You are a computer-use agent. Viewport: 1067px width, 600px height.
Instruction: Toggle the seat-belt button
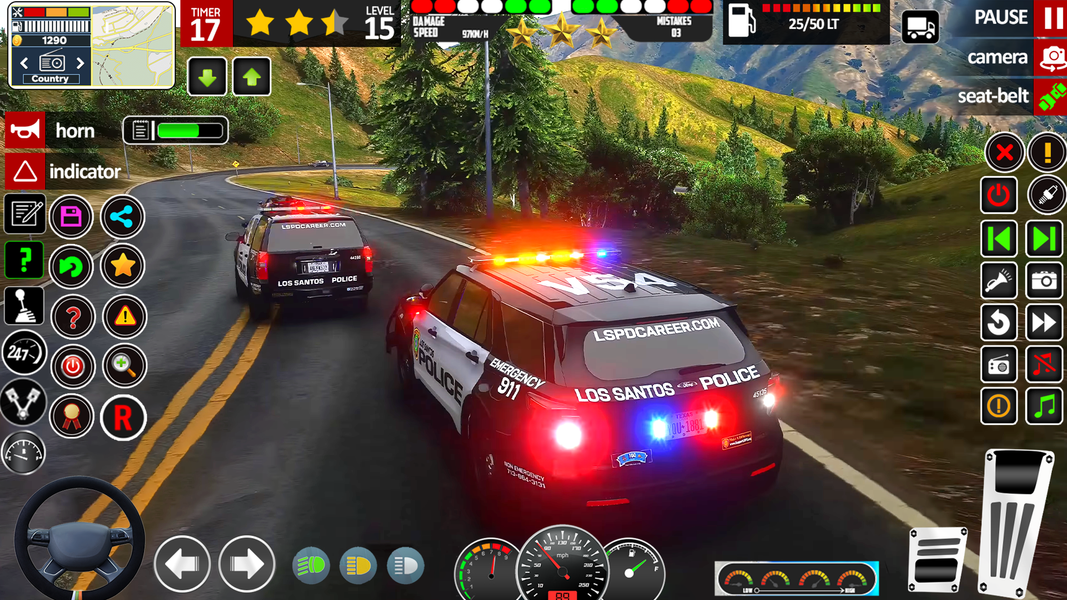pos(1051,97)
